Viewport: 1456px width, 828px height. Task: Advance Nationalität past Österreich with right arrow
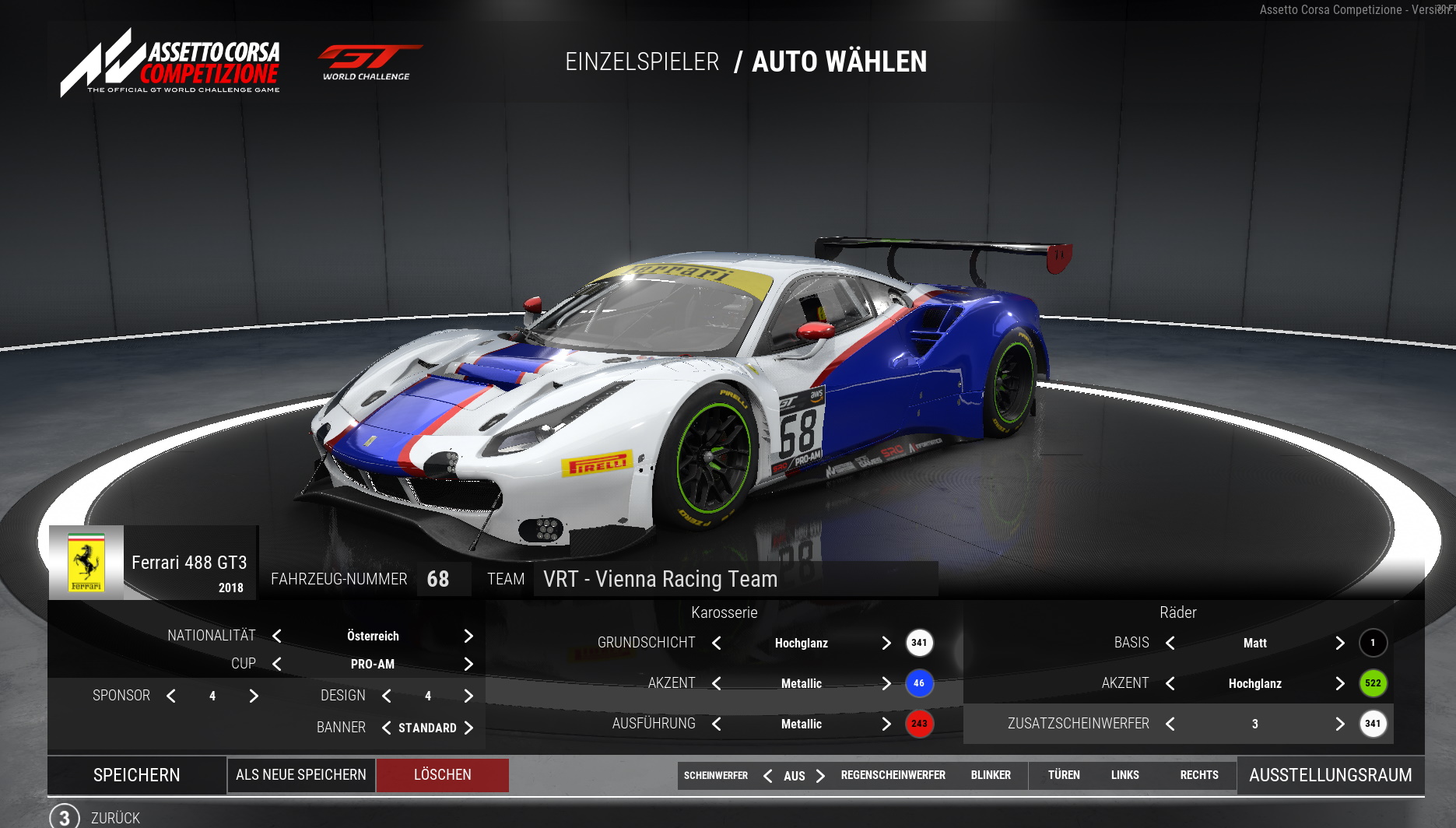[468, 636]
